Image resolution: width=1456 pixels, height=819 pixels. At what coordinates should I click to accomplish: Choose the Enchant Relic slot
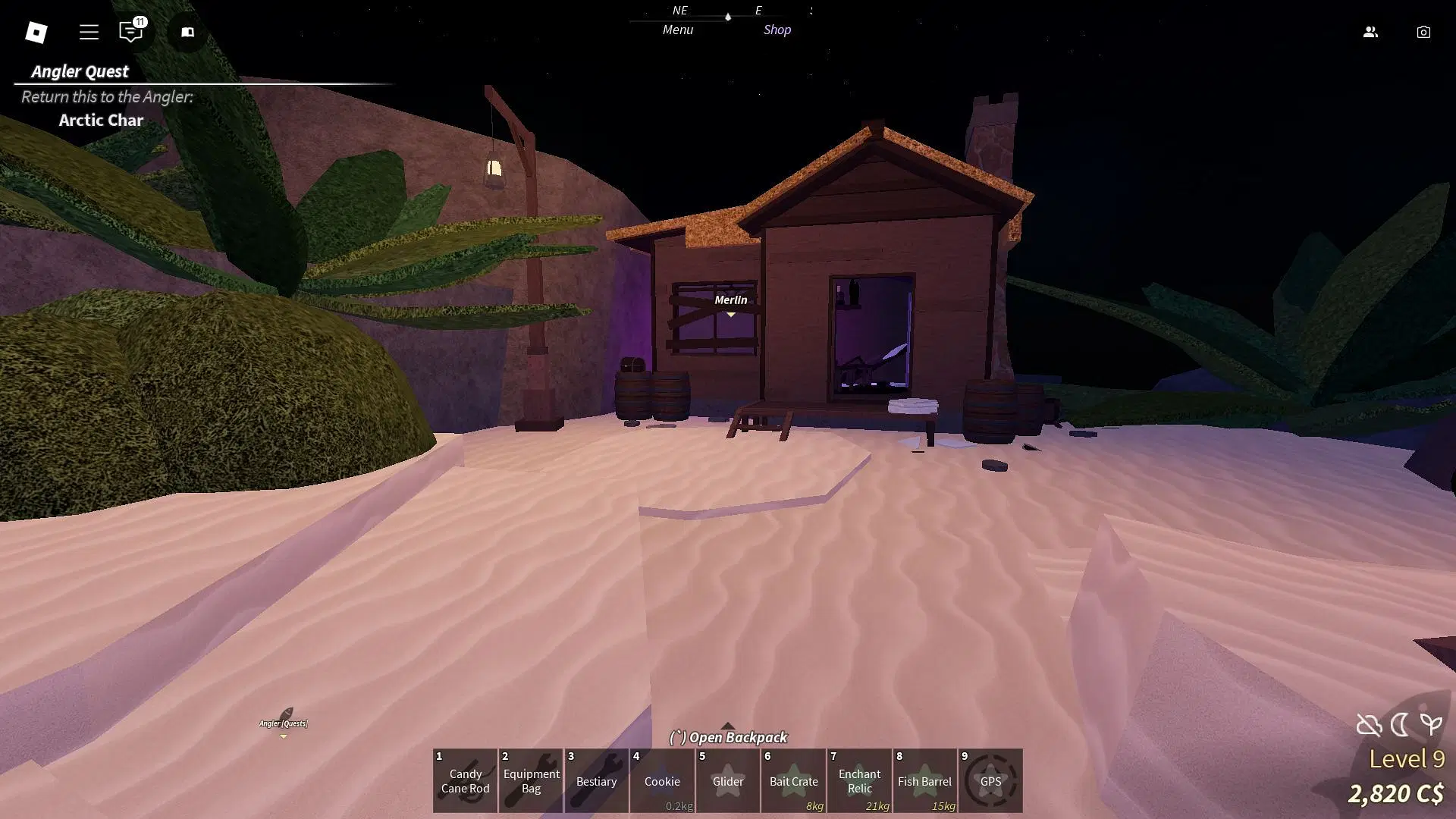click(x=859, y=780)
